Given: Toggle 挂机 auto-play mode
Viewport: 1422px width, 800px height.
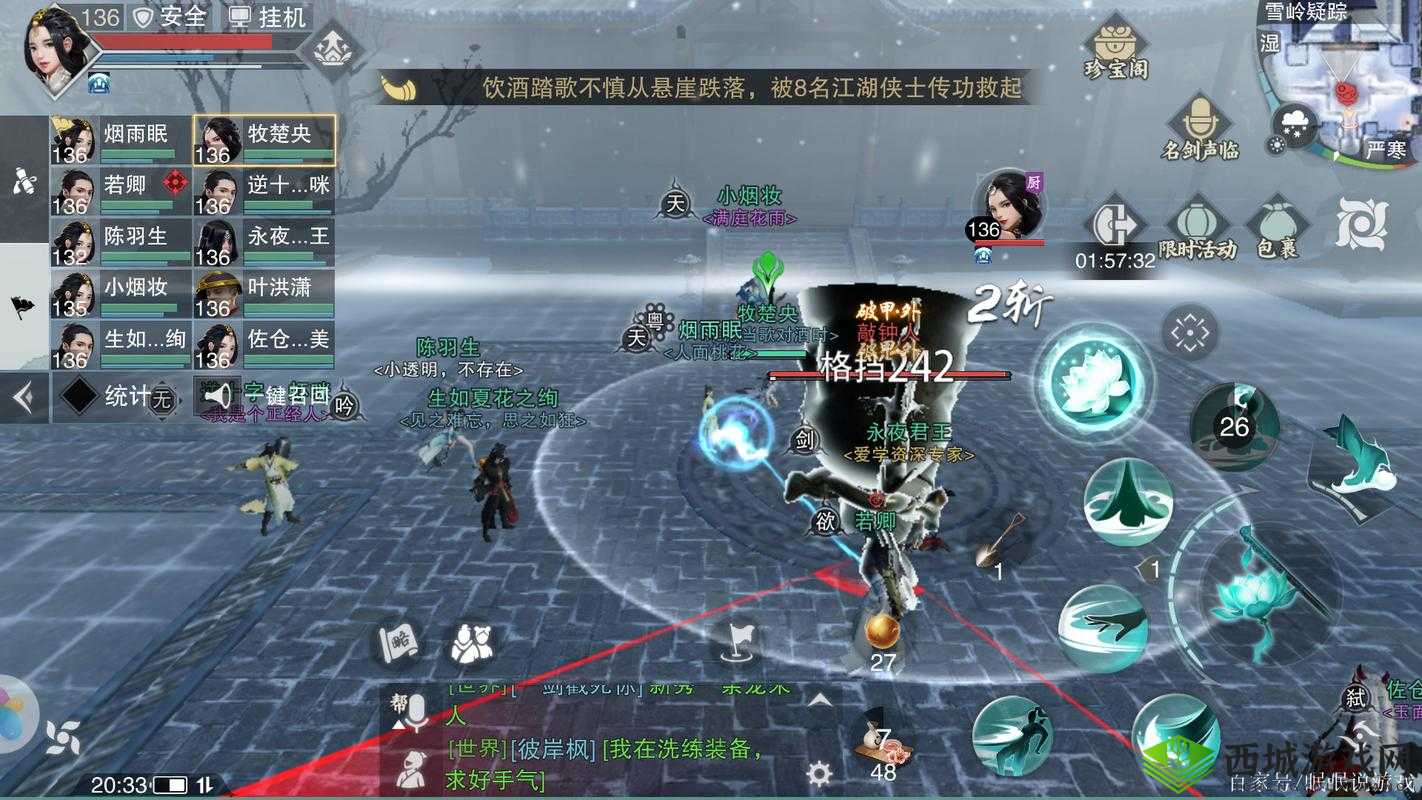Looking at the screenshot, I should pyautogui.click(x=268, y=17).
